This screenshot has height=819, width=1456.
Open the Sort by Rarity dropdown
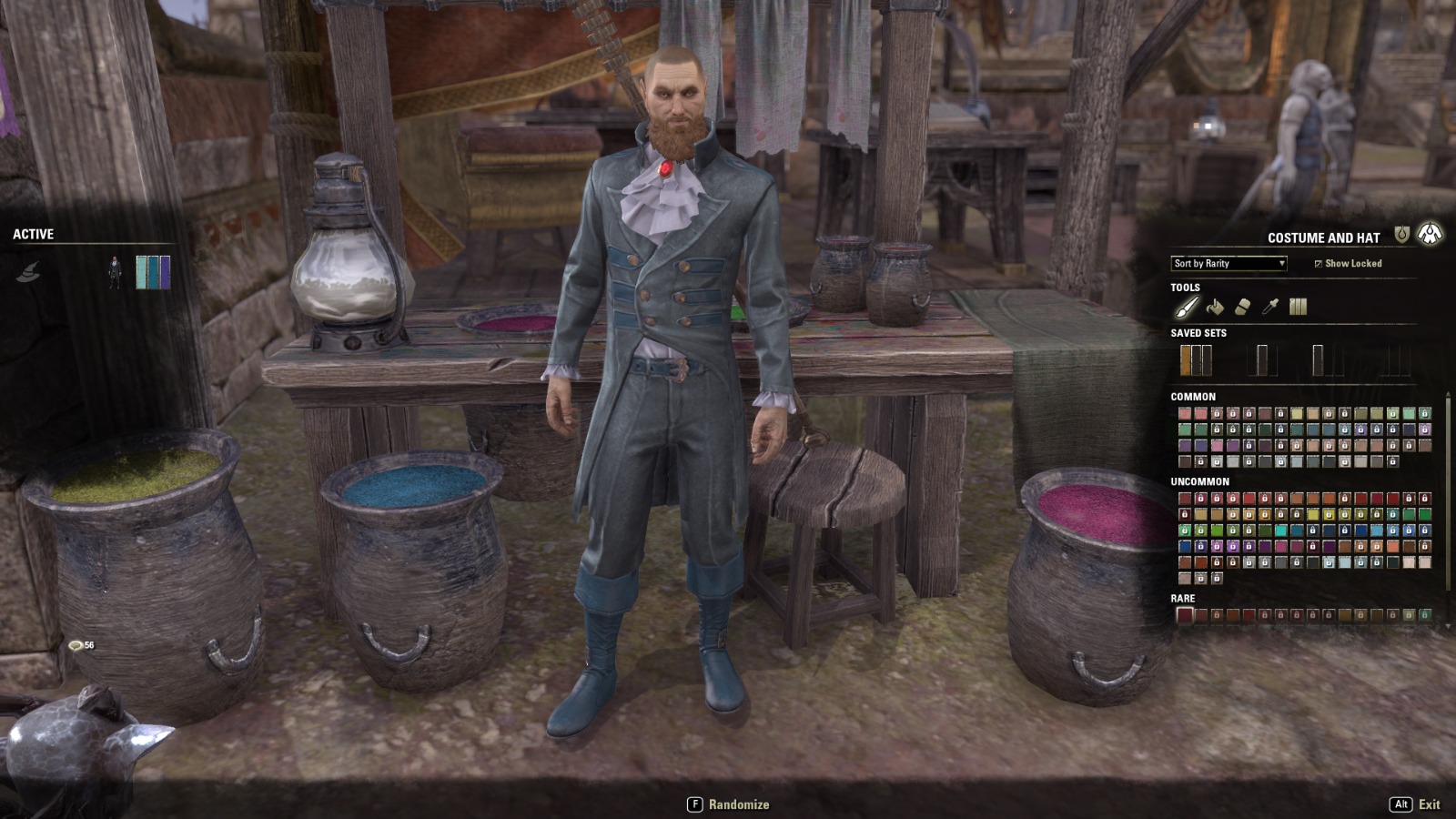[x=1228, y=264]
